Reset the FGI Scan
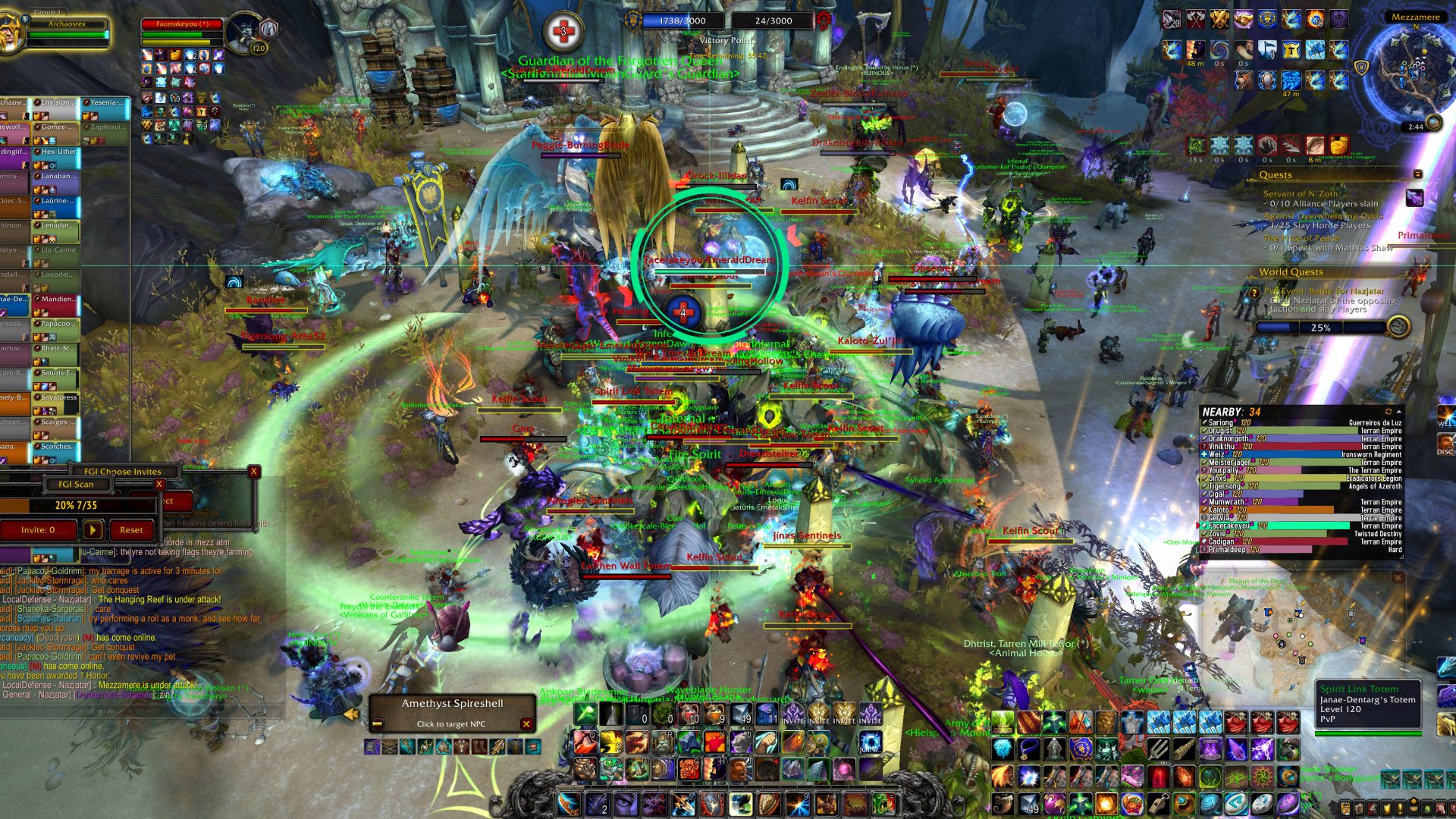 point(130,530)
